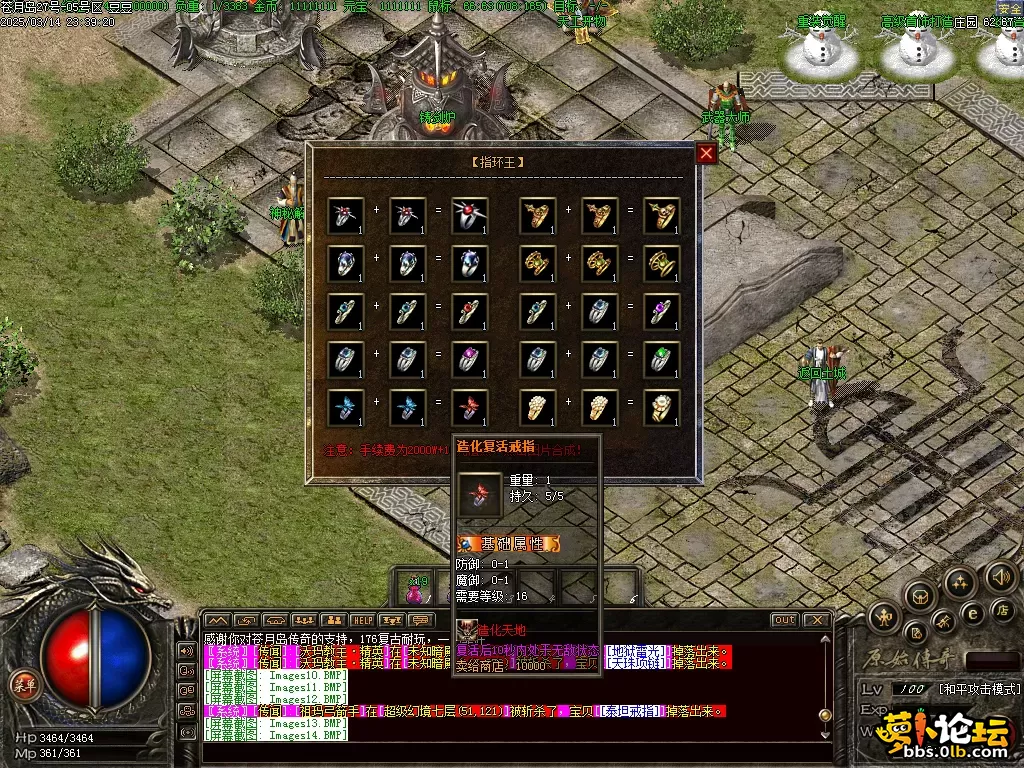Select the red butterfly ring result
Image resolution: width=1024 pixels, height=768 pixels.
[x=471, y=407]
